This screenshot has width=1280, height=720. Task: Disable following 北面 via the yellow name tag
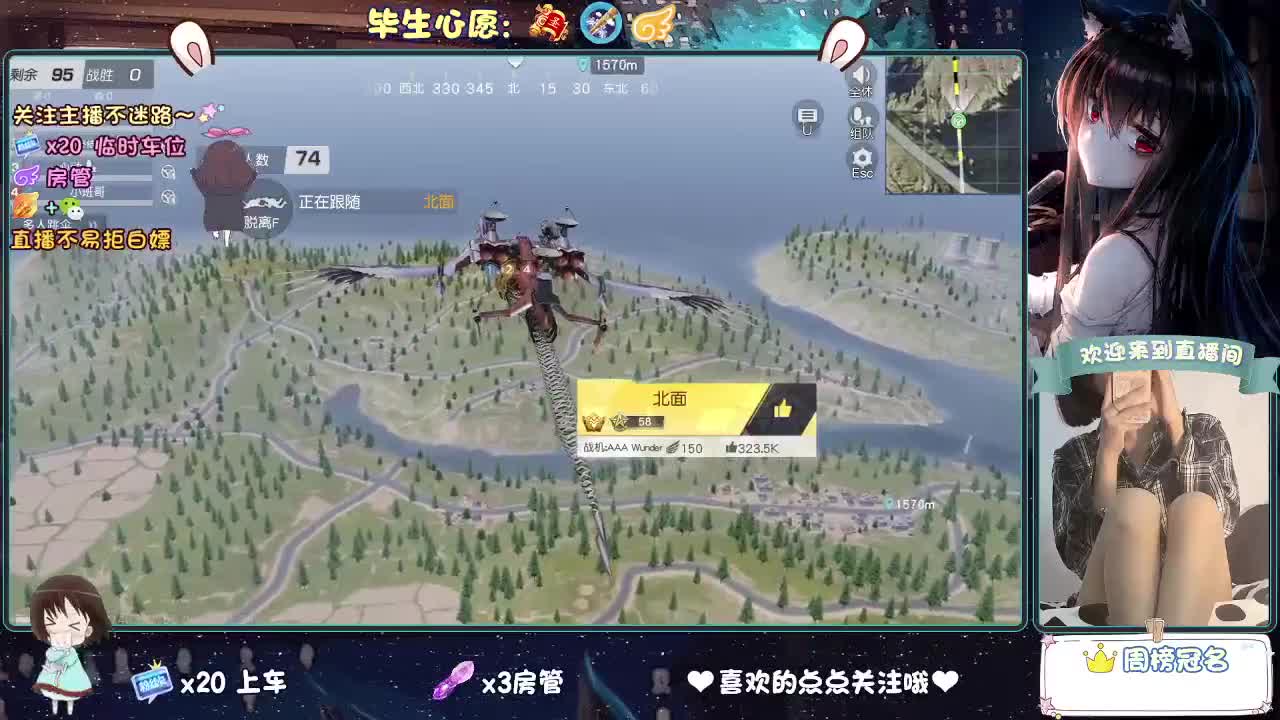440,202
